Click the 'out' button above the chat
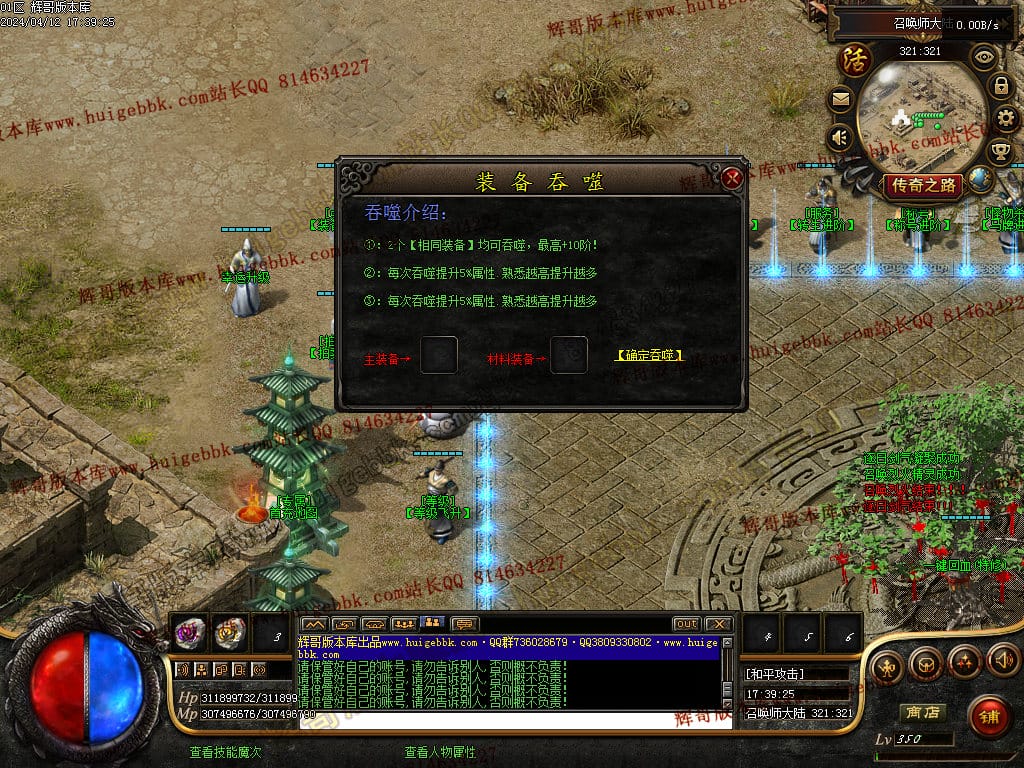1024x768 pixels. pyautogui.click(x=686, y=624)
